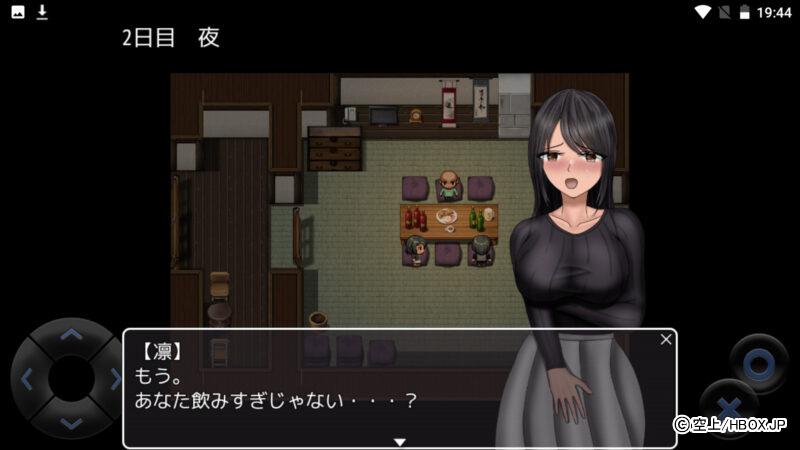
Task: Tap the virtual D-pad left arrow
Action: [x=27, y=379]
